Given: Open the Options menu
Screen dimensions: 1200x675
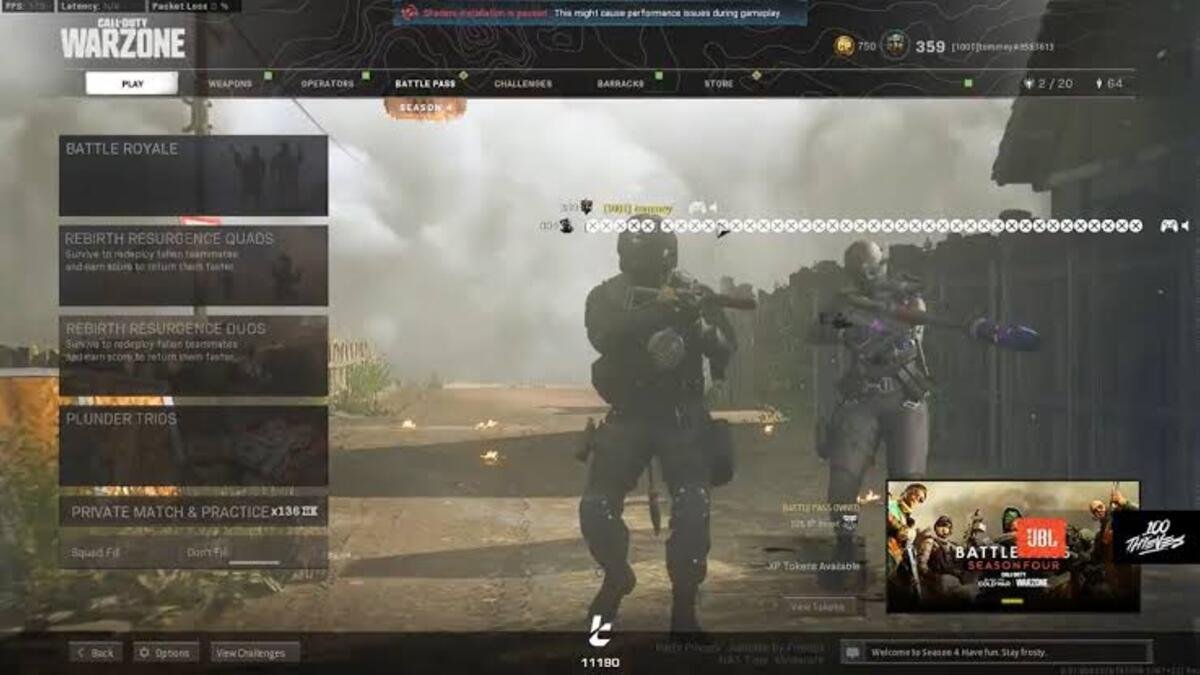Looking at the screenshot, I should click(166, 653).
